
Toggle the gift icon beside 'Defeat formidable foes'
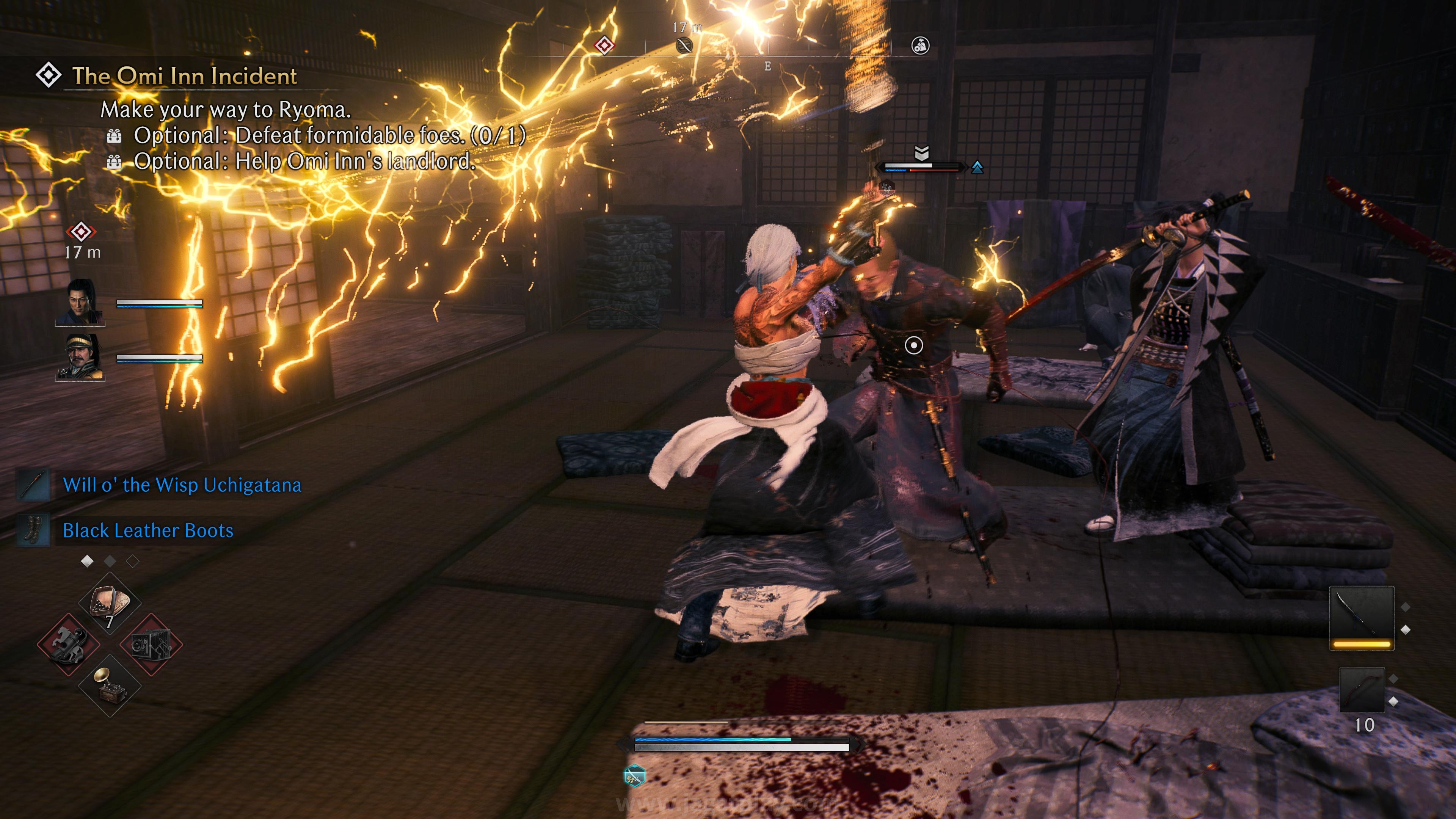pyautogui.click(x=115, y=136)
